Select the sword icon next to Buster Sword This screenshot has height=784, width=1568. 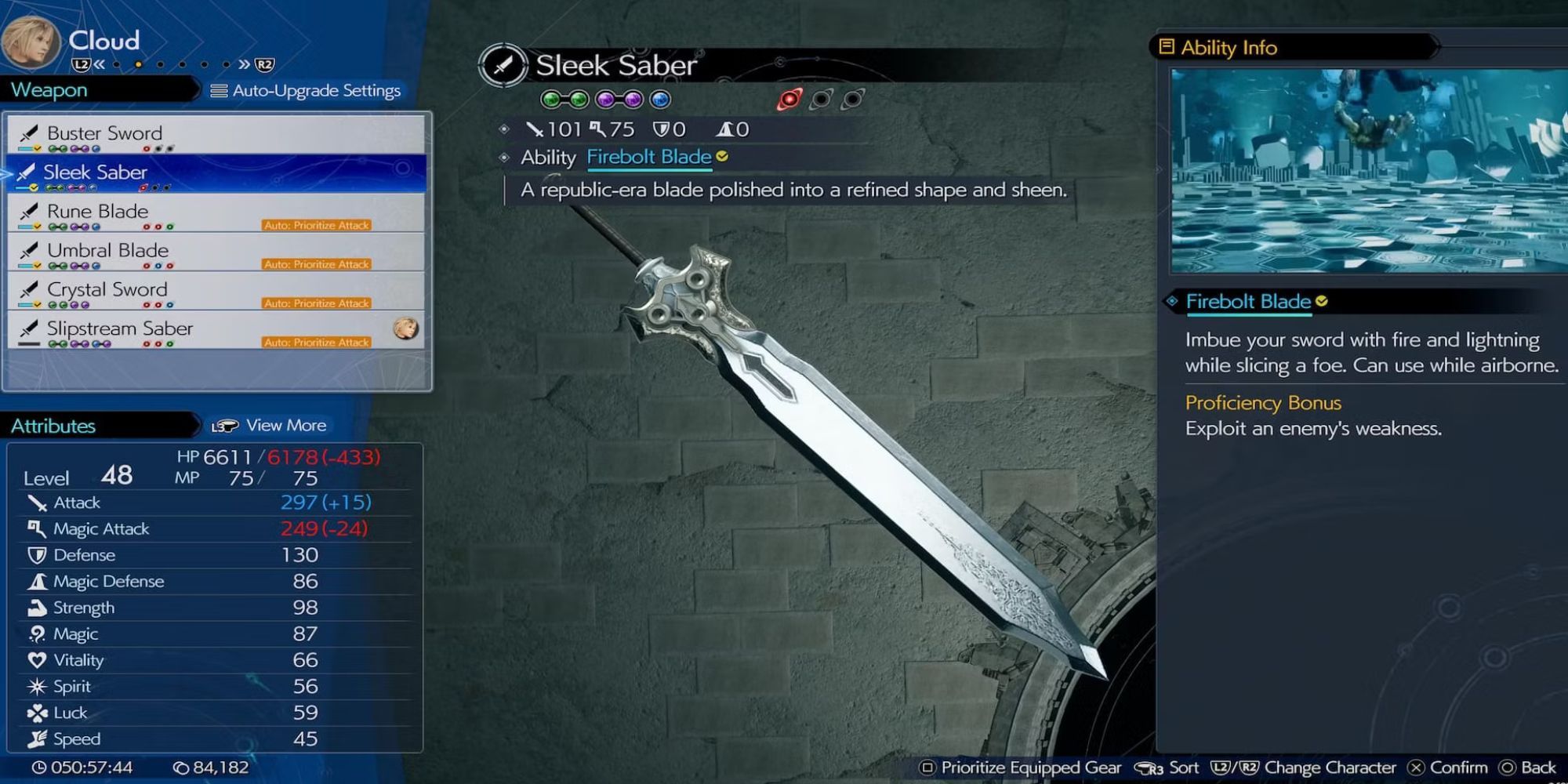29,132
